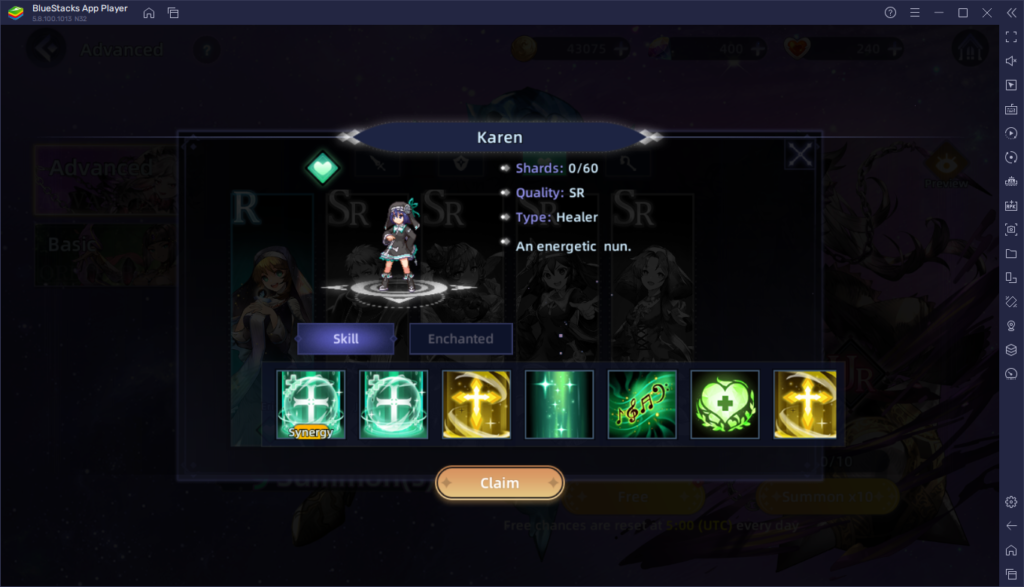1024x587 pixels.
Task: Select the Synergy skill icon
Action: (x=311, y=405)
